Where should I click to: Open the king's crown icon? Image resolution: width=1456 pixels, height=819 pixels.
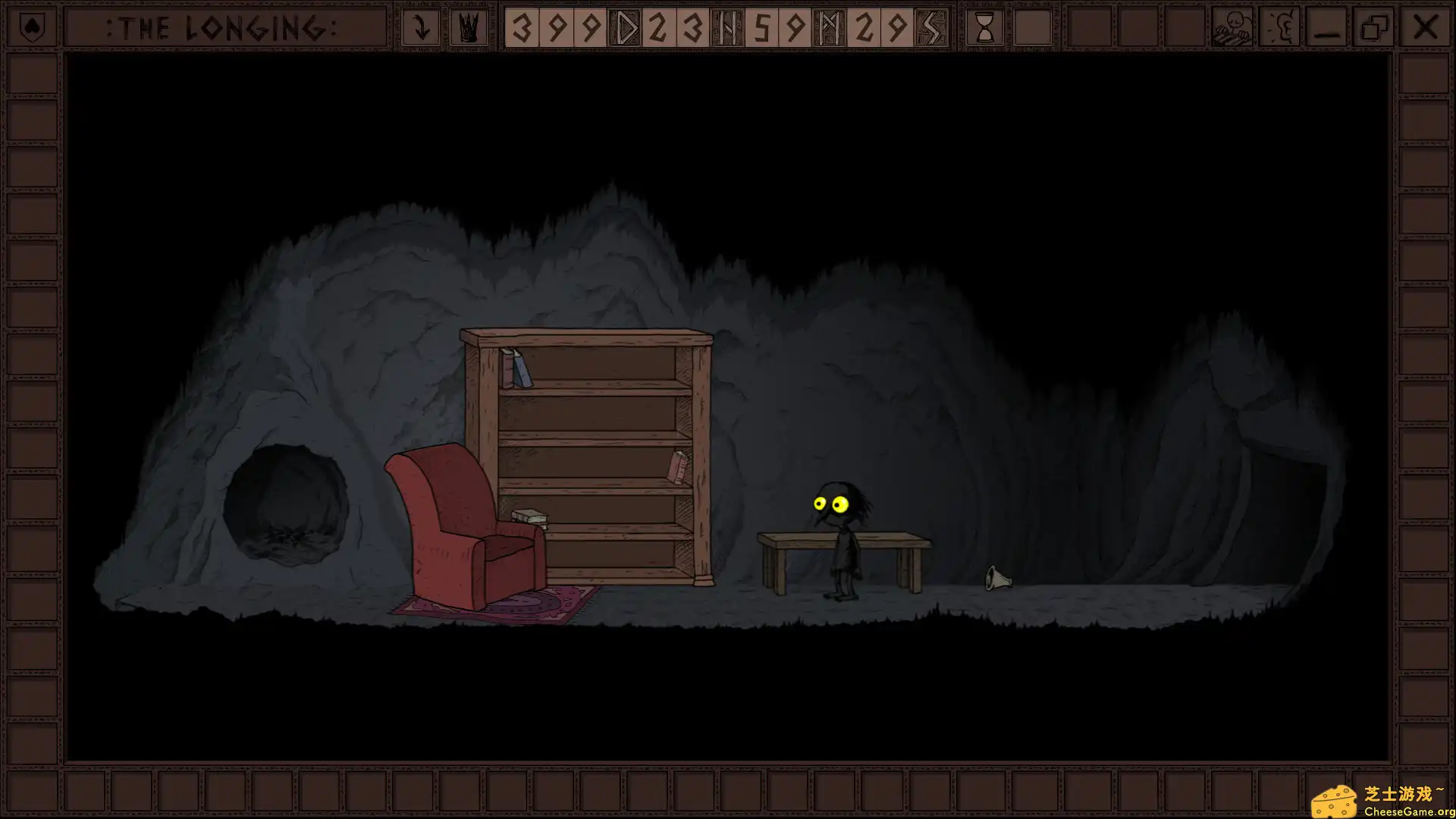tap(468, 28)
